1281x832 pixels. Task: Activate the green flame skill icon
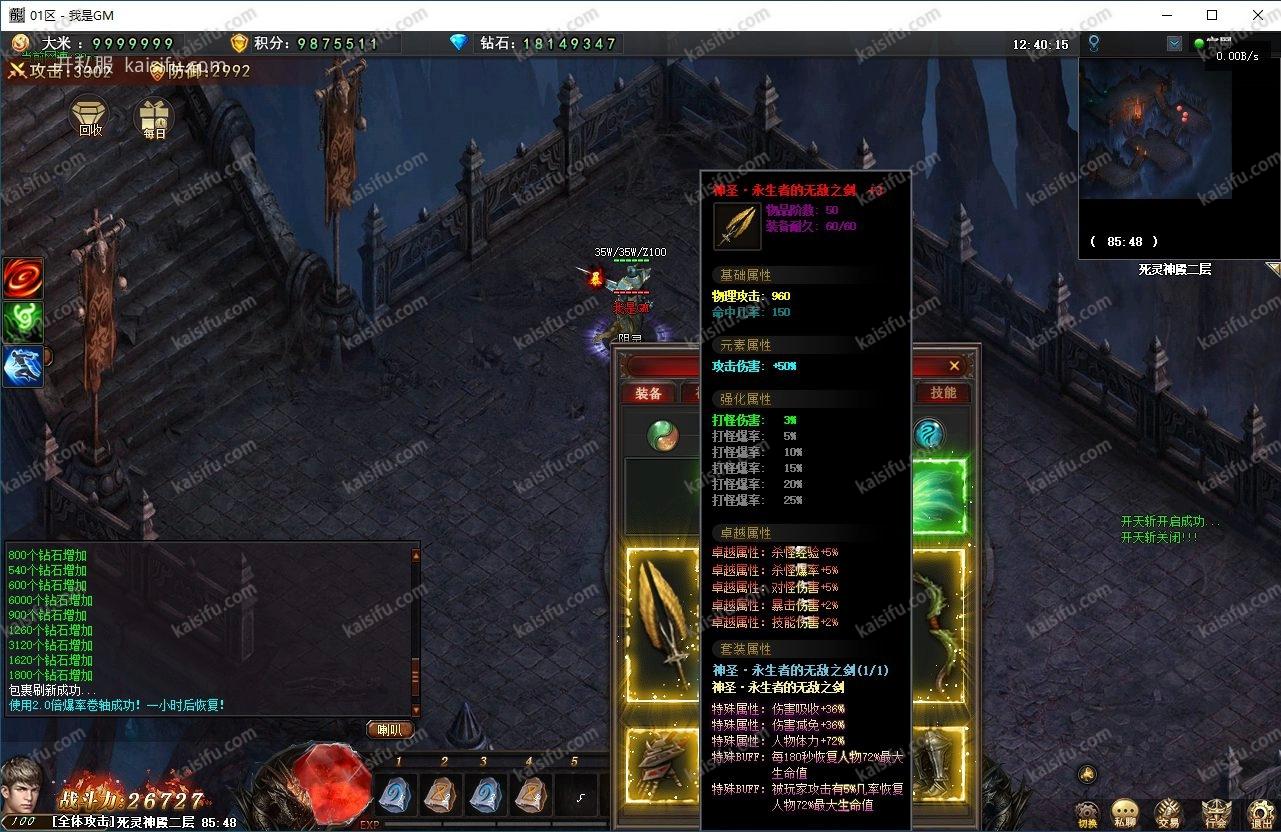pyautogui.click(x=22, y=322)
